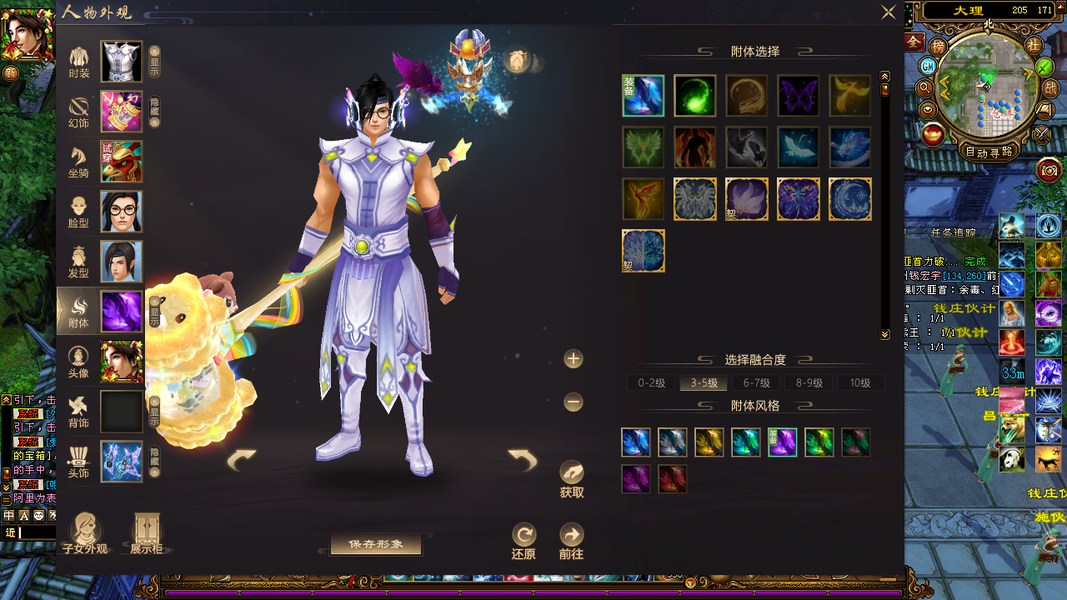Zoom out the character preview with minus
The width and height of the screenshot is (1067, 600).
tap(573, 402)
